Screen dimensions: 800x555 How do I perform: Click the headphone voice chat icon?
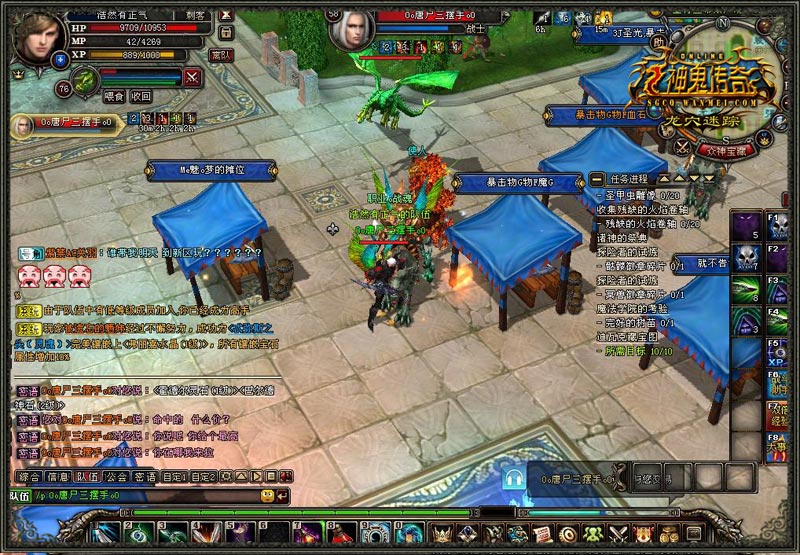pyautogui.click(x=515, y=479)
